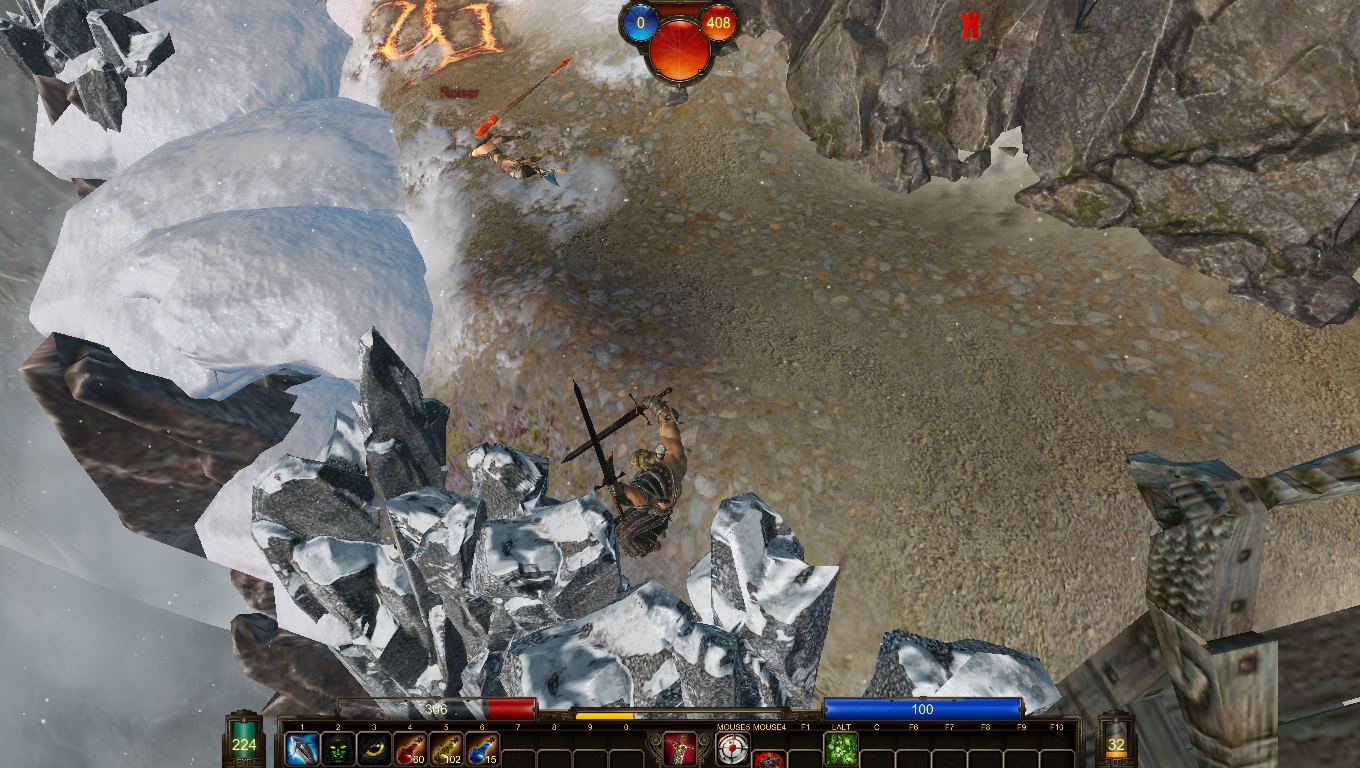Click the red skill under Mouse4
1360x768 pixels.
[x=768, y=759]
